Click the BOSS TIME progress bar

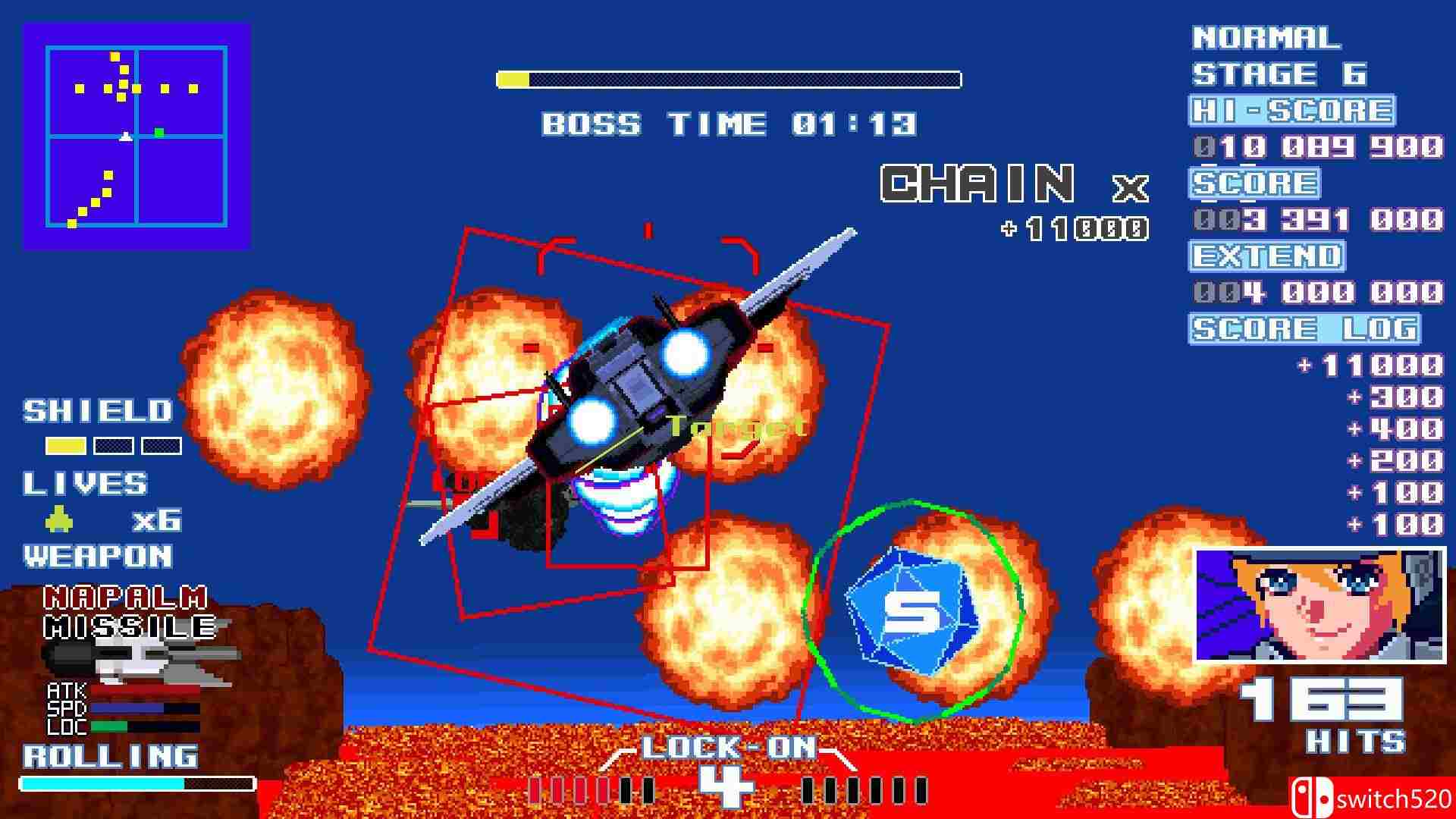(x=728, y=77)
